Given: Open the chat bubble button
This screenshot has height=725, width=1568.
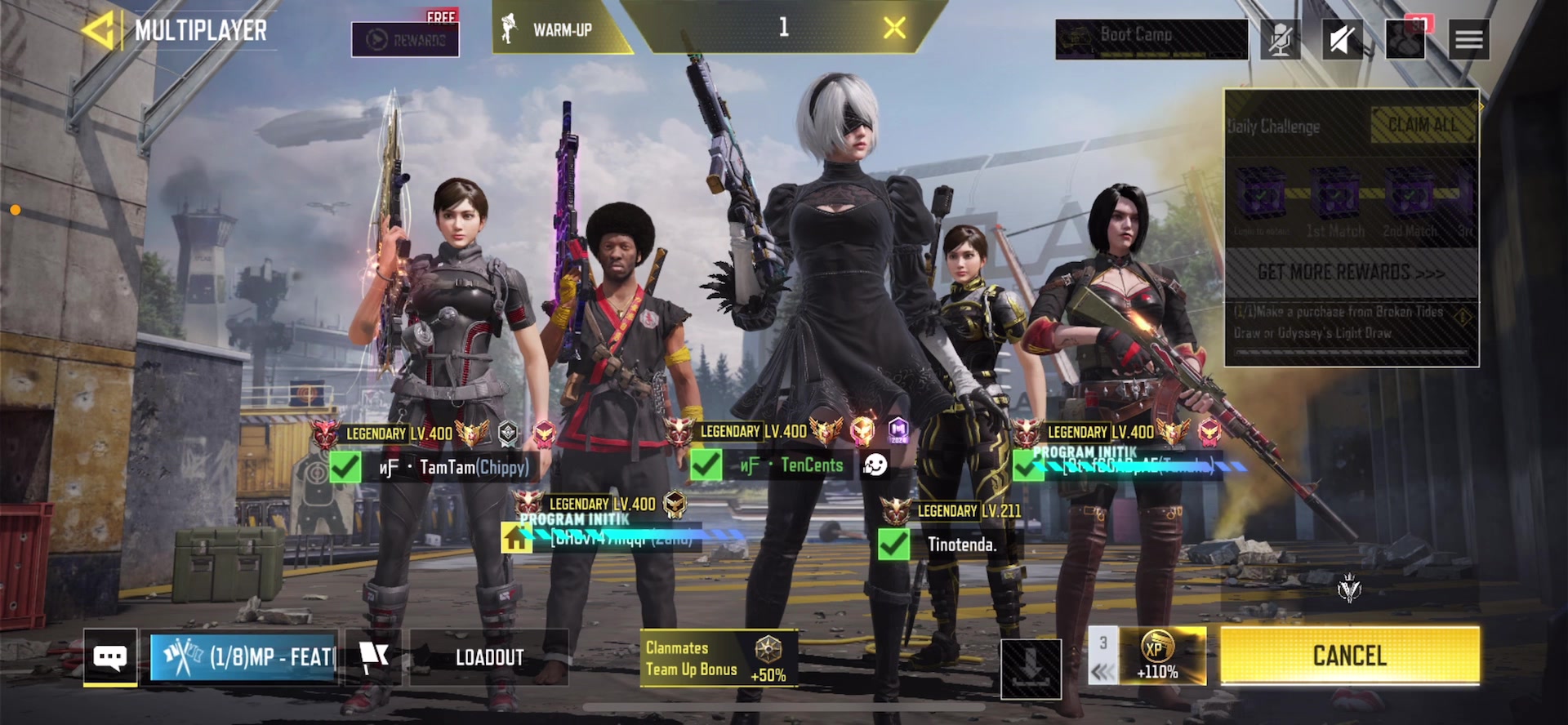Looking at the screenshot, I should [x=110, y=657].
